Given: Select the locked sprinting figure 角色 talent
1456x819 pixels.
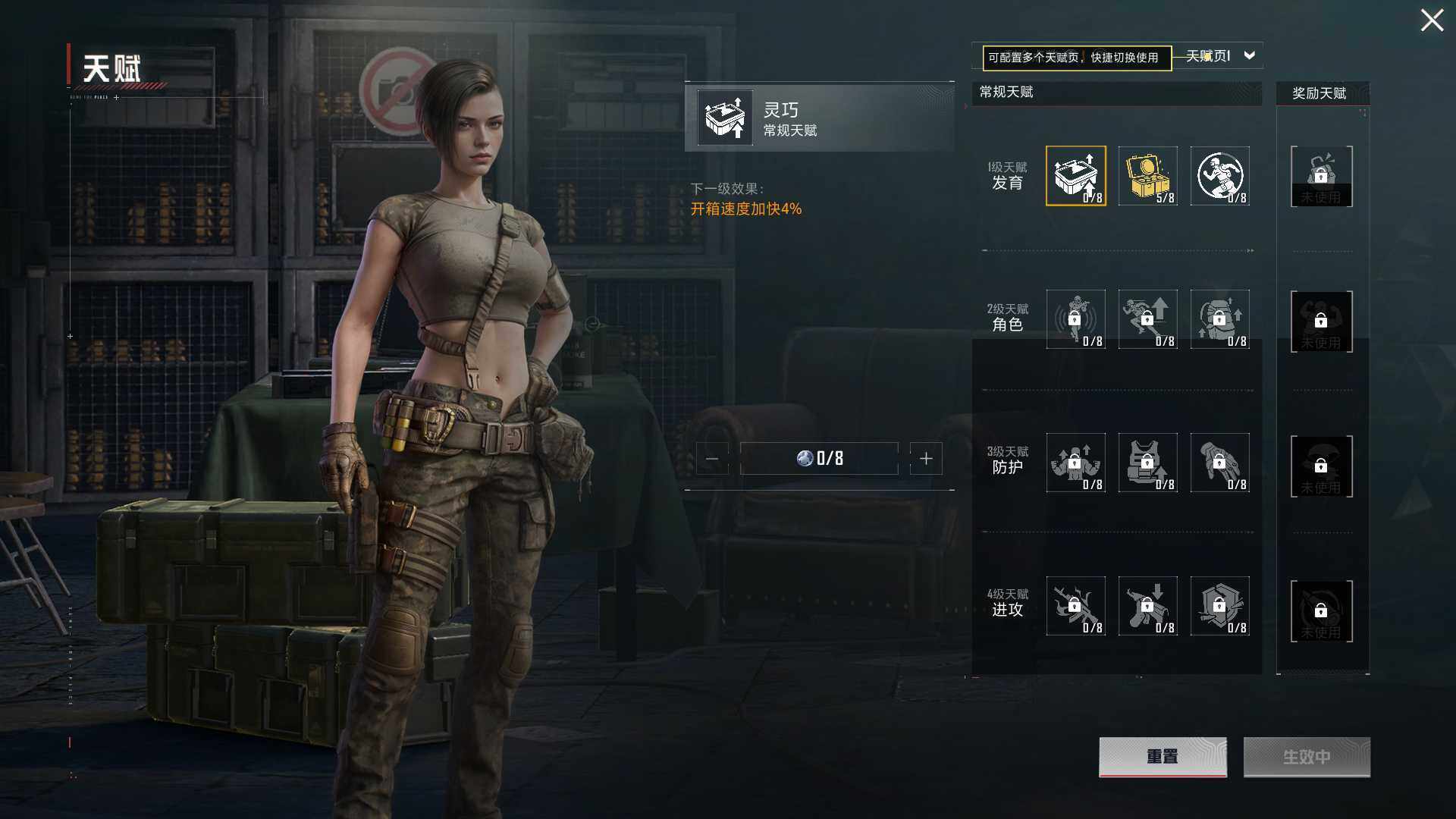Looking at the screenshot, I should click(x=1147, y=319).
